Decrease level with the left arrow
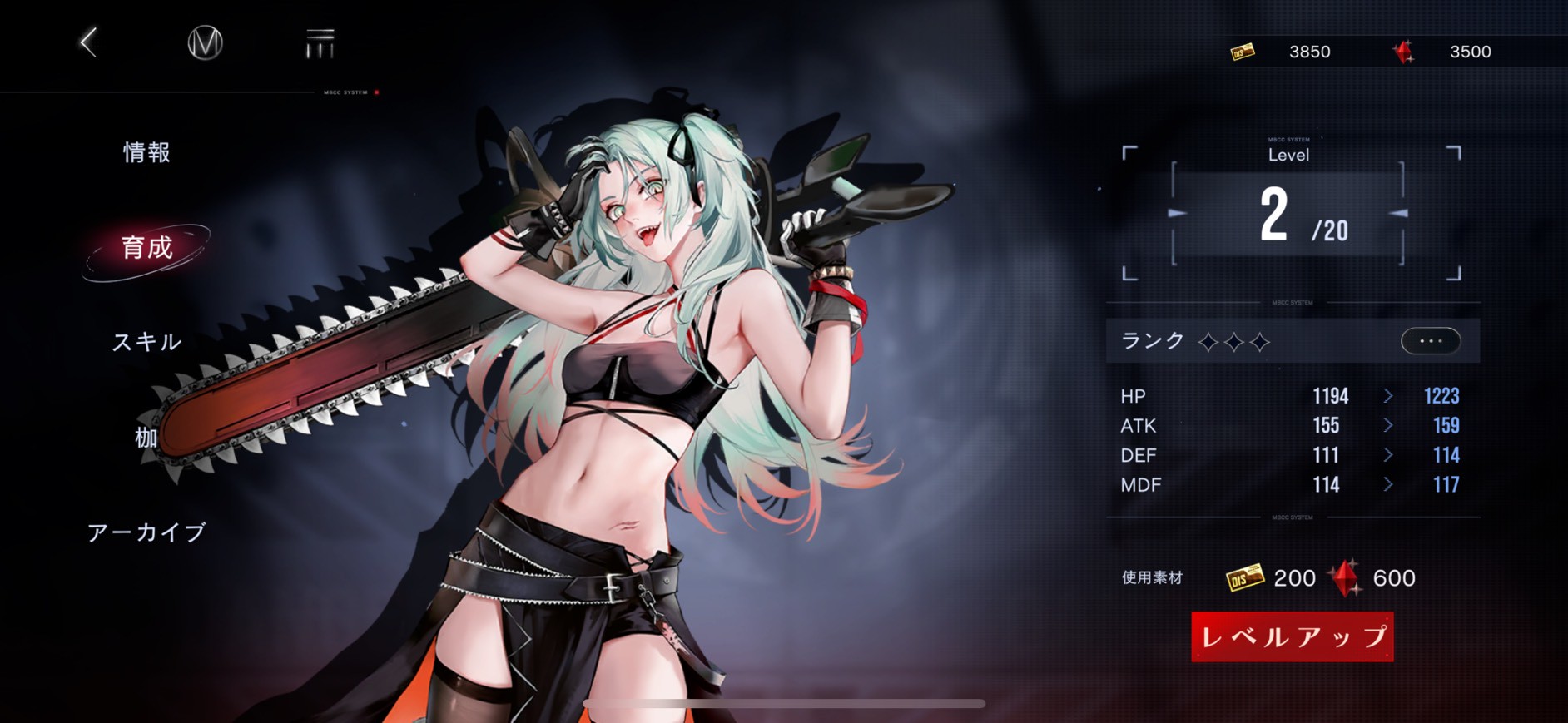This screenshot has width=1568, height=723. coord(1178,214)
